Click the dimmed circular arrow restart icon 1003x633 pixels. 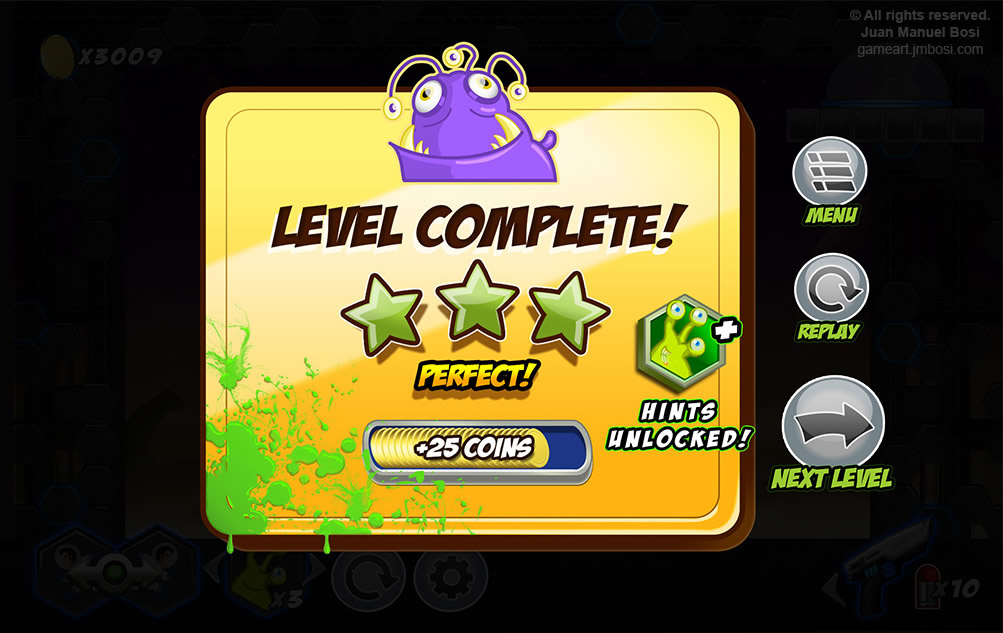point(367,578)
